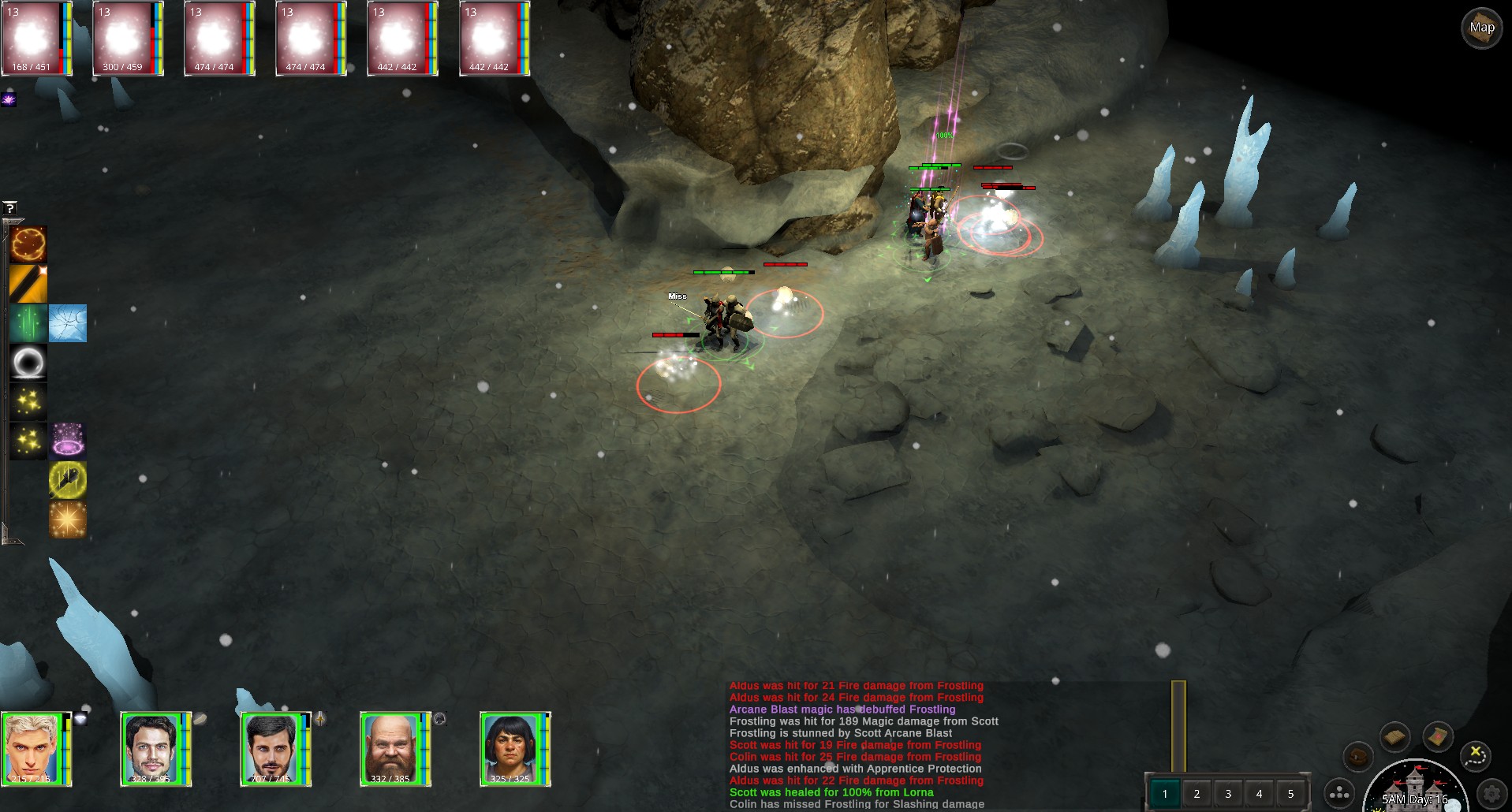This screenshot has height=812, width=1512.
Task: Select the bald bearded dwarf portrait
Action: tap(391, 749)
